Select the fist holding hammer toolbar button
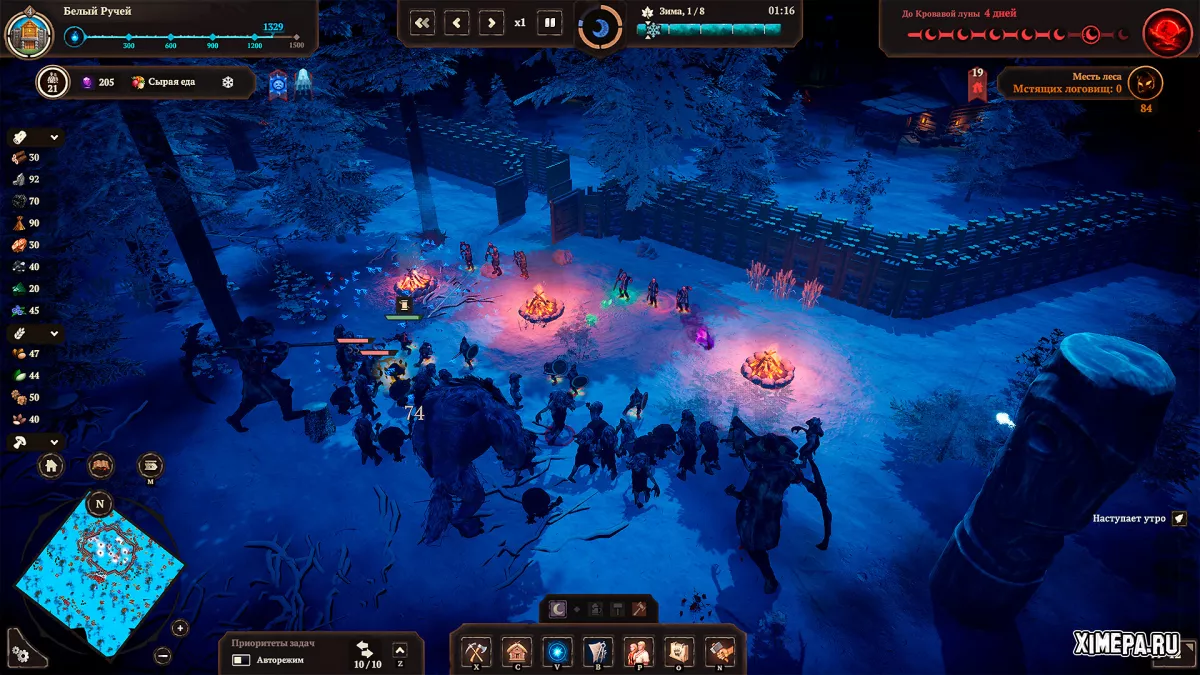Image resolution: width=1200 pixels, height=675 pixels. [719, 652]
